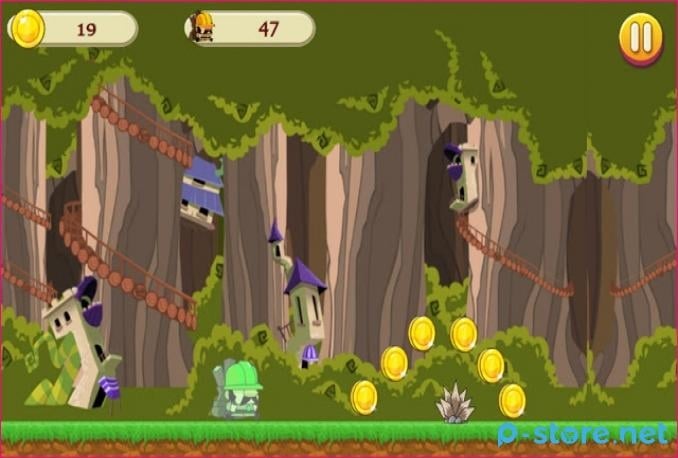Screen dimensions: 678x458
Task: Pause the game with the orange button
Action: point(640,38)
